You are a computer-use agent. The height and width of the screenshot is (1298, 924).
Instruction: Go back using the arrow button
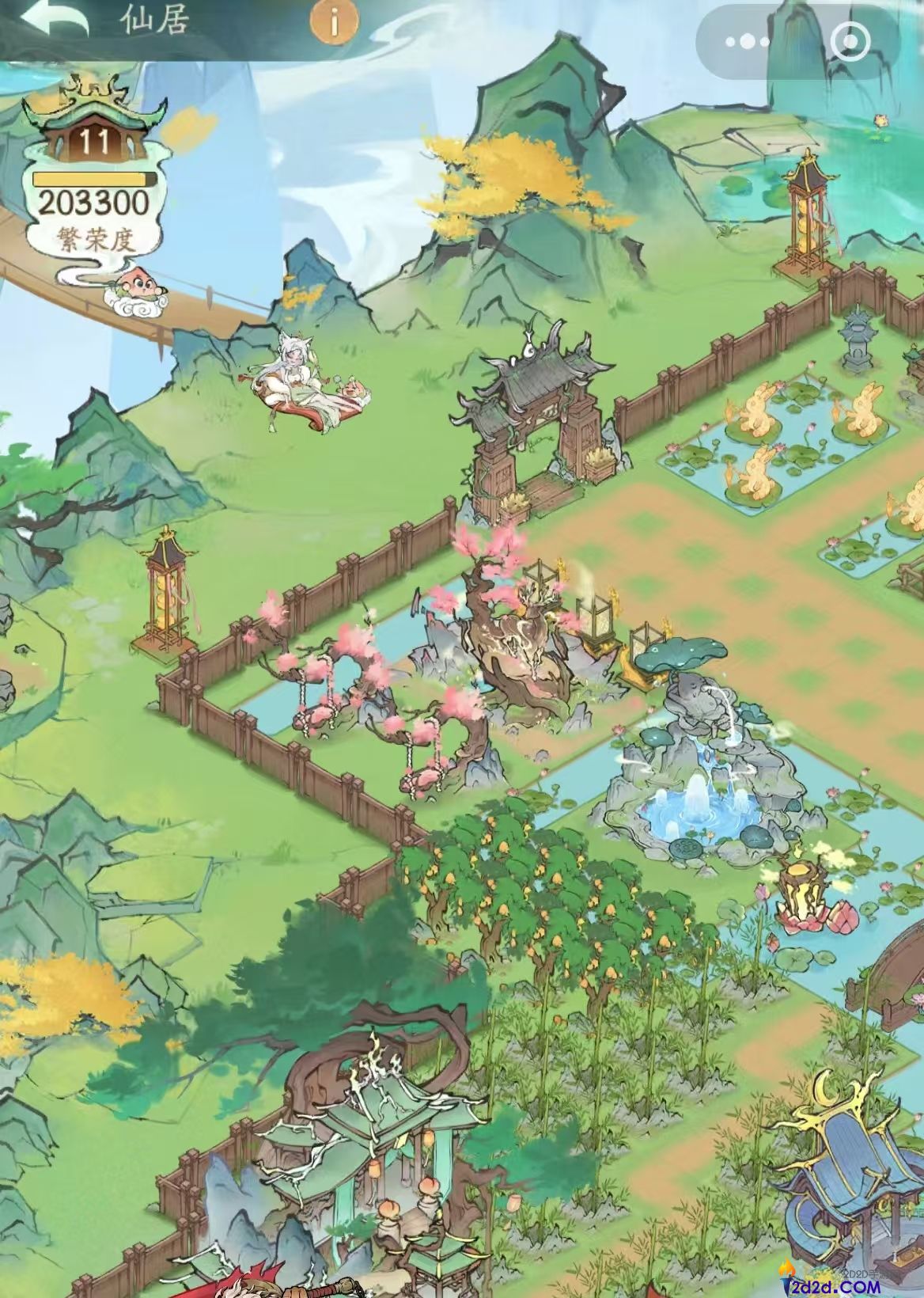click(x=55, y=21)
